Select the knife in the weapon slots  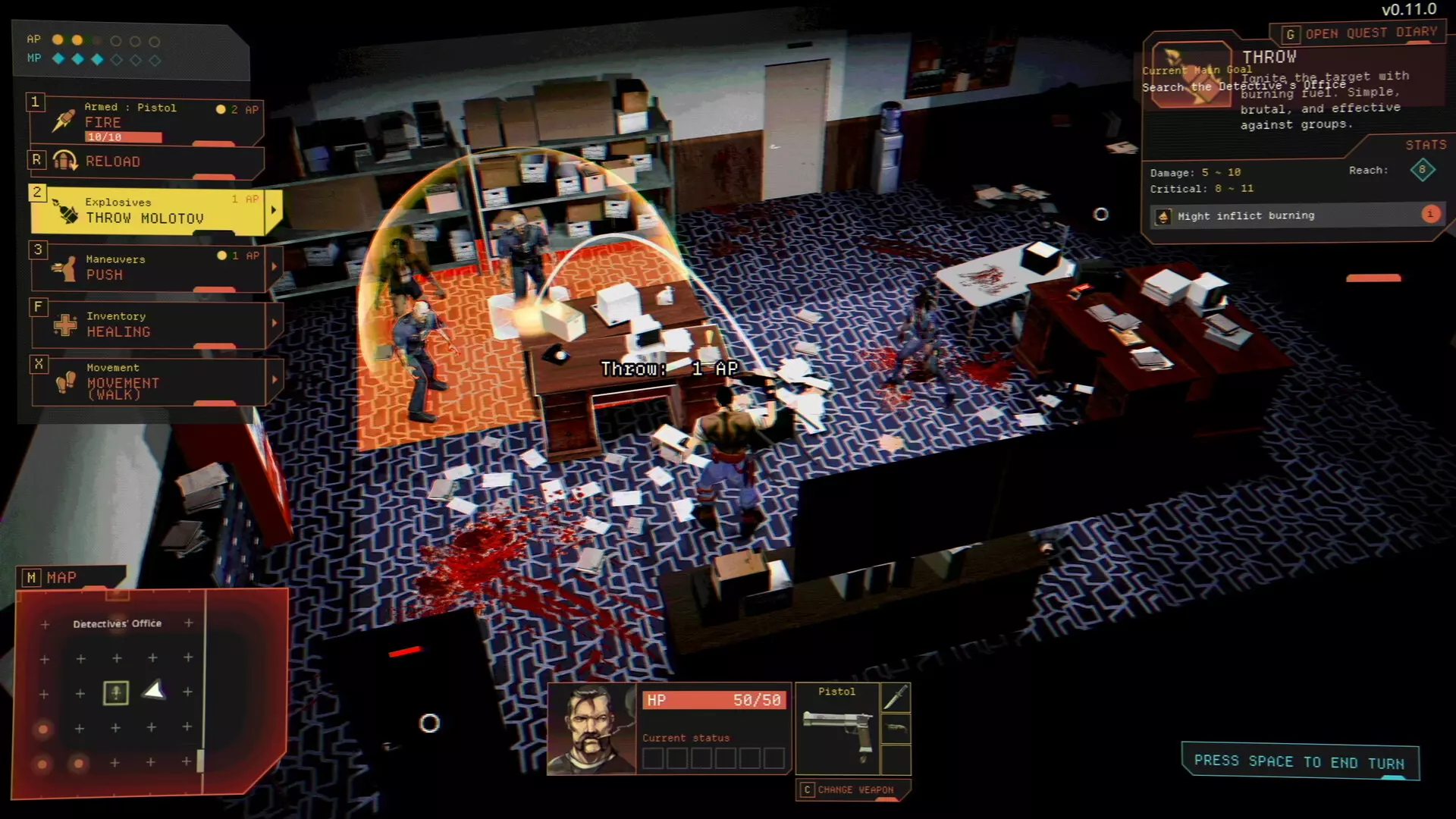tap(897, 698)
